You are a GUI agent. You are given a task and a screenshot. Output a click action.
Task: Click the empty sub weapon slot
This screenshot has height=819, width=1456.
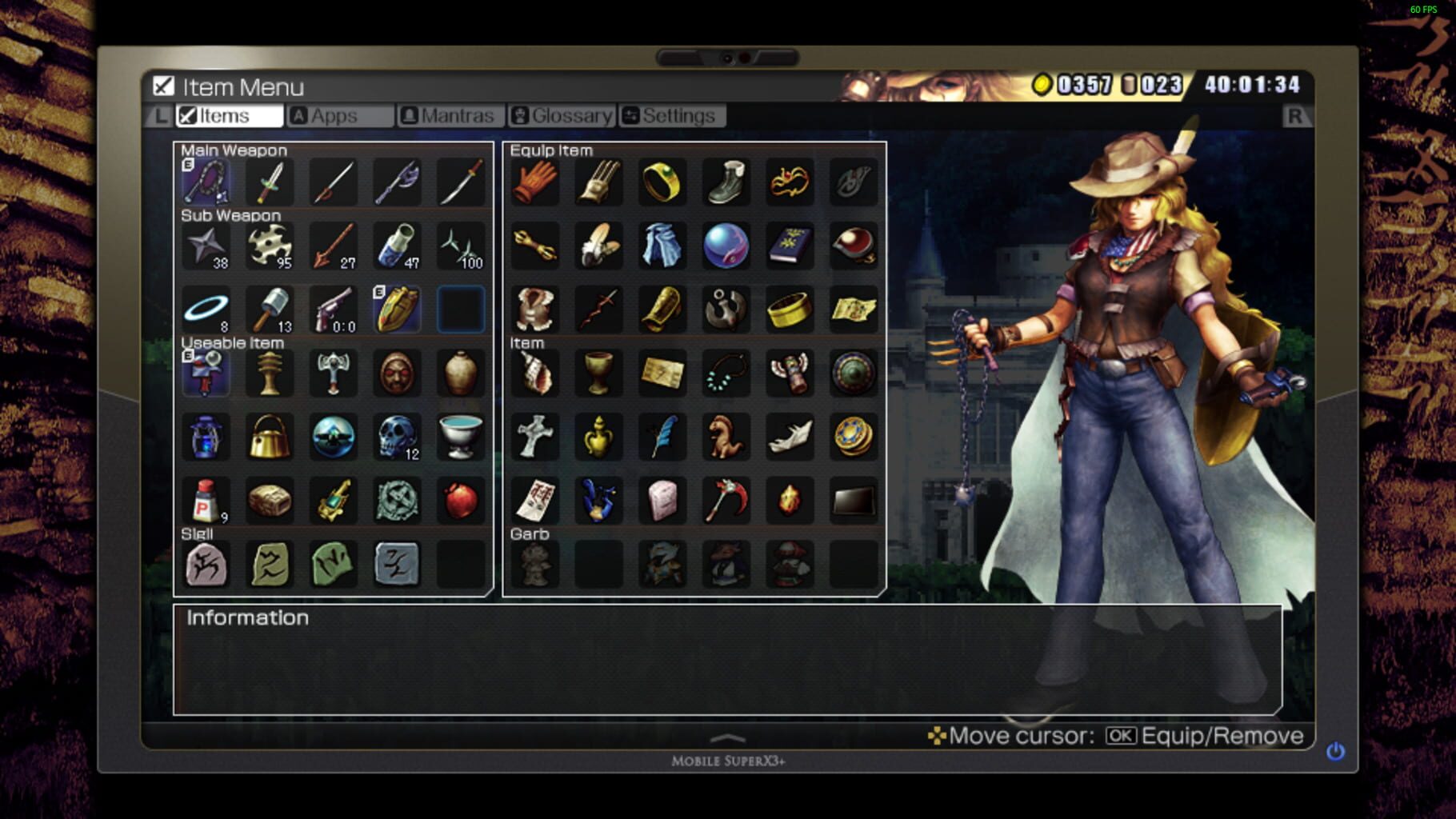pyautogui.click(x=462, y=310)
